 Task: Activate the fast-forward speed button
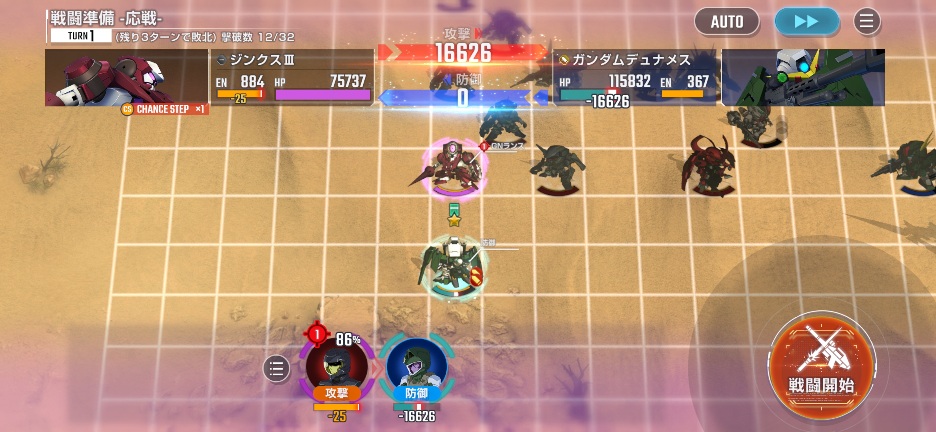(x=807, y=21)
